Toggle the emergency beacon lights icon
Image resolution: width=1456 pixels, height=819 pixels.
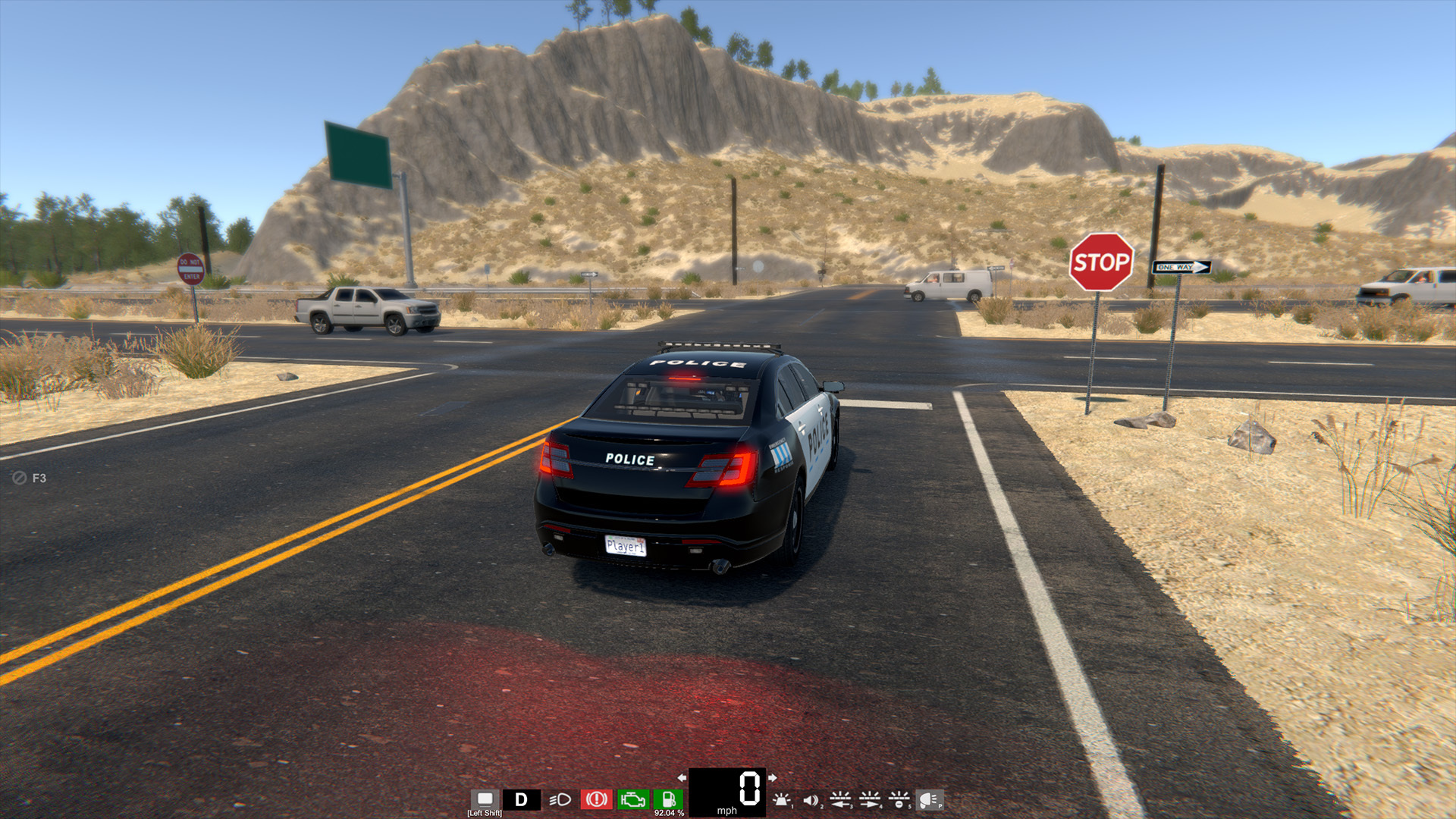tap(781, 799)
